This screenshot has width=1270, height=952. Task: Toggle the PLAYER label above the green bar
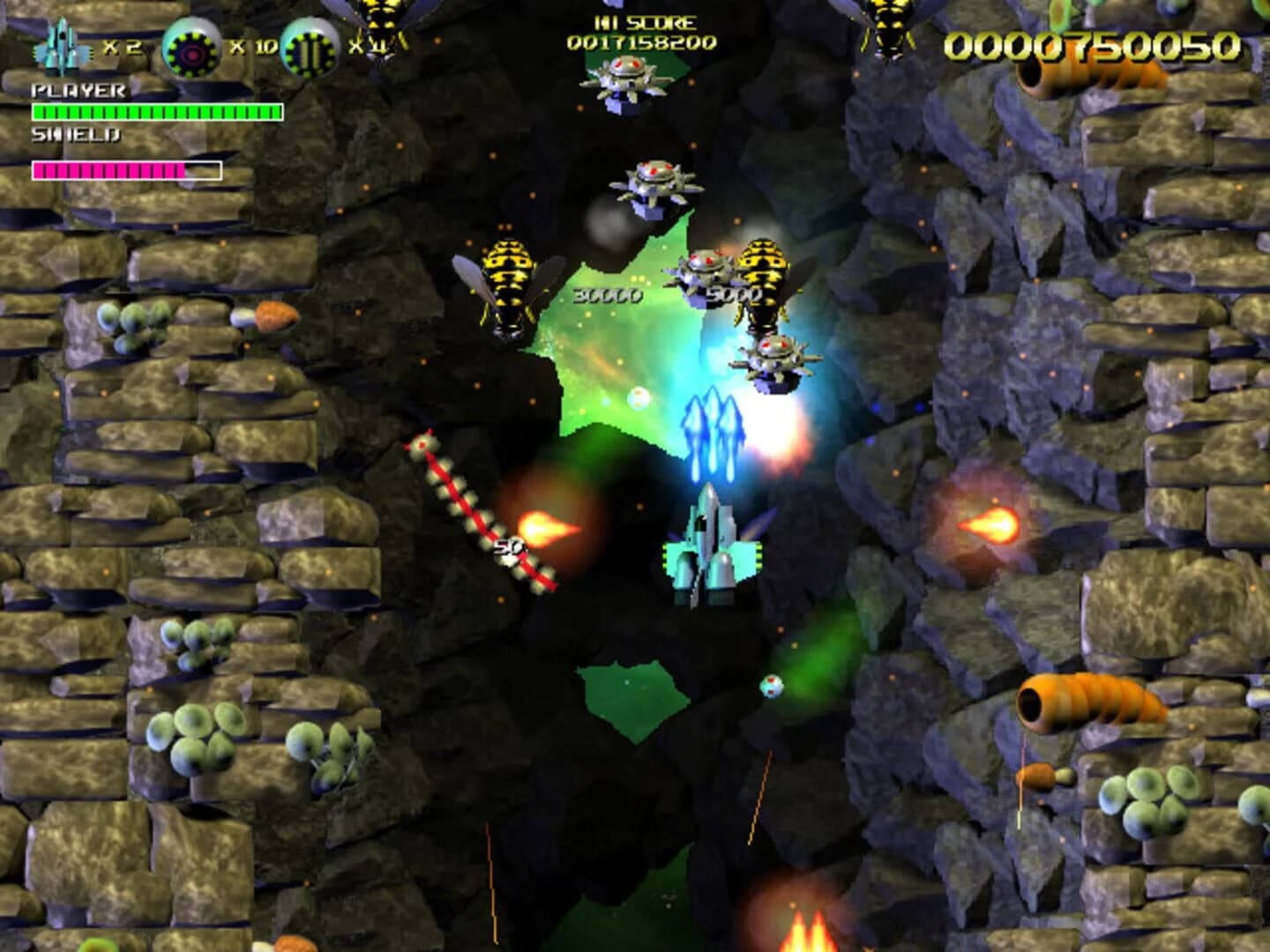click(78, 88)
